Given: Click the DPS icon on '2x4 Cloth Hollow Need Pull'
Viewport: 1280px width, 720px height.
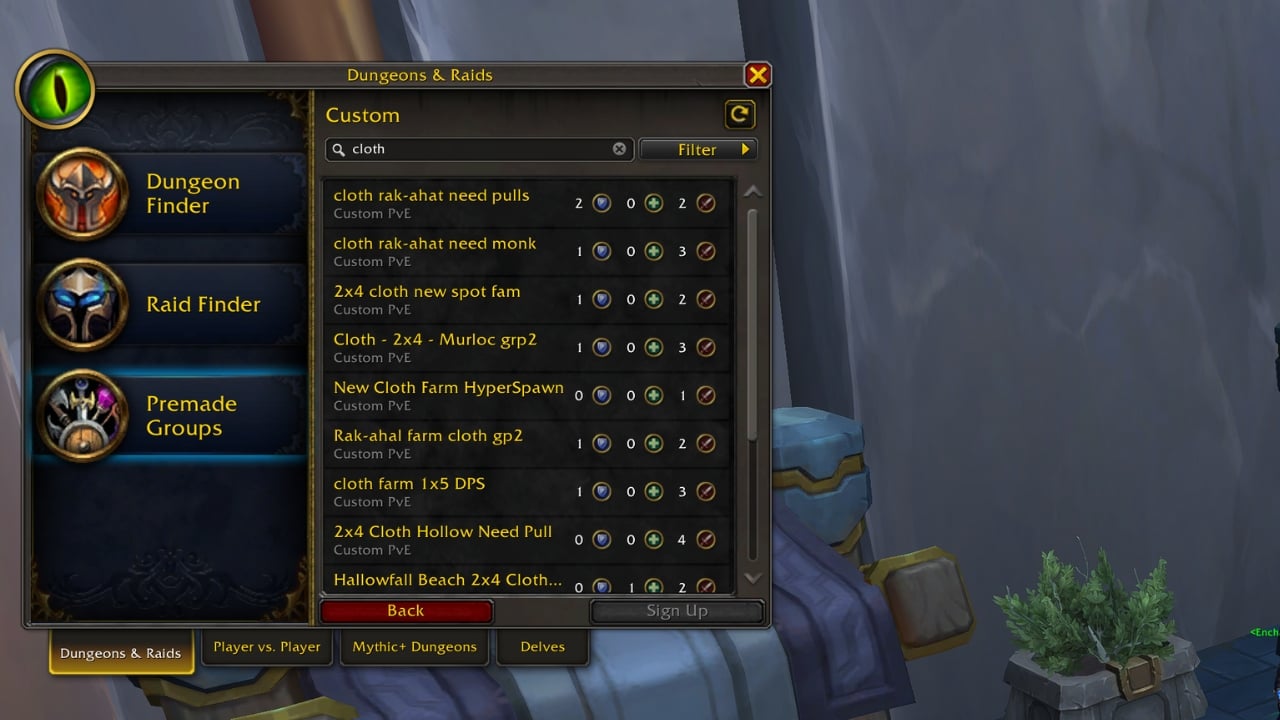Looking at the screenshot, I should tap(706, 539).
